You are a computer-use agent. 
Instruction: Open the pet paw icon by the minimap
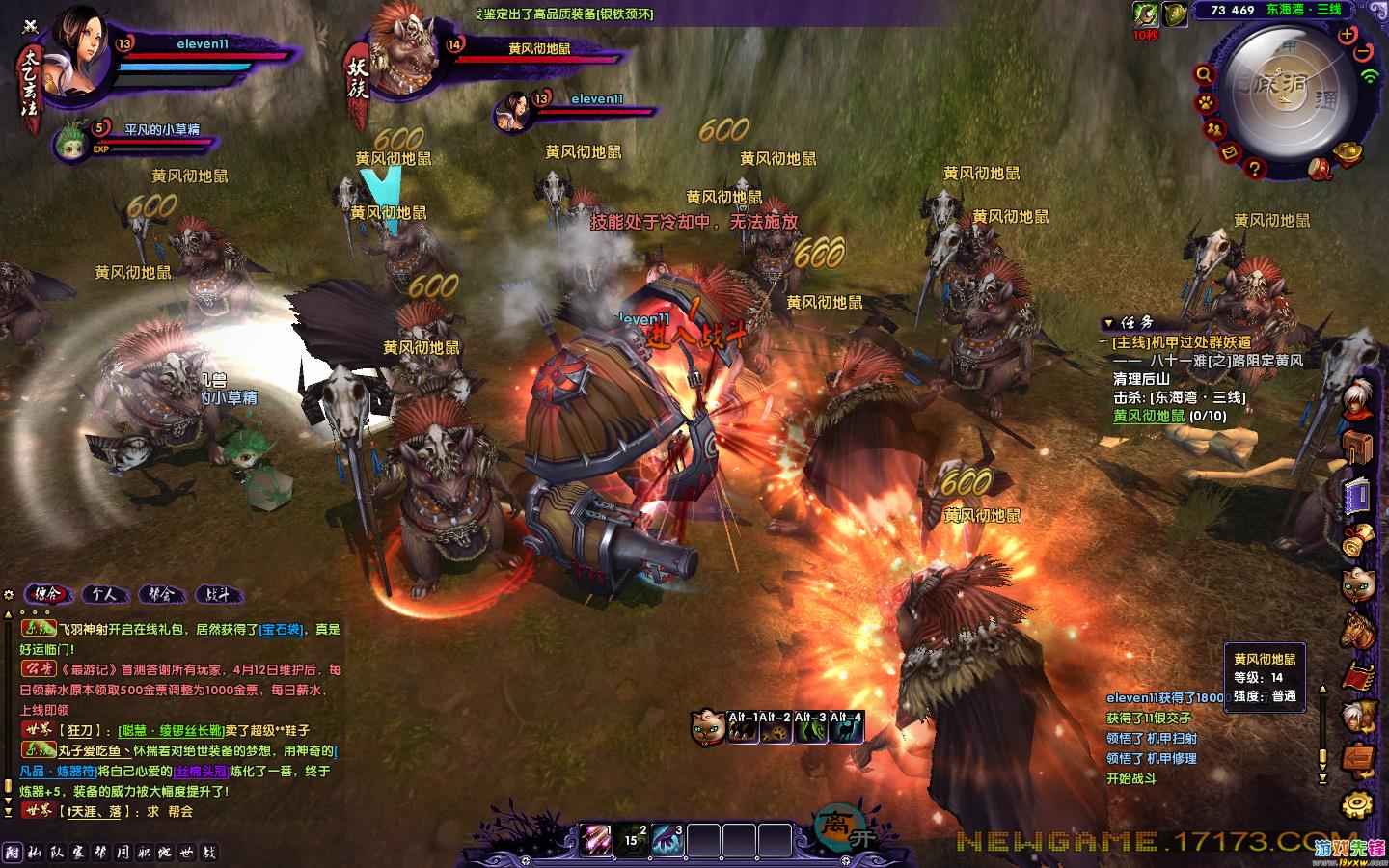click(x=1206, y=101)
